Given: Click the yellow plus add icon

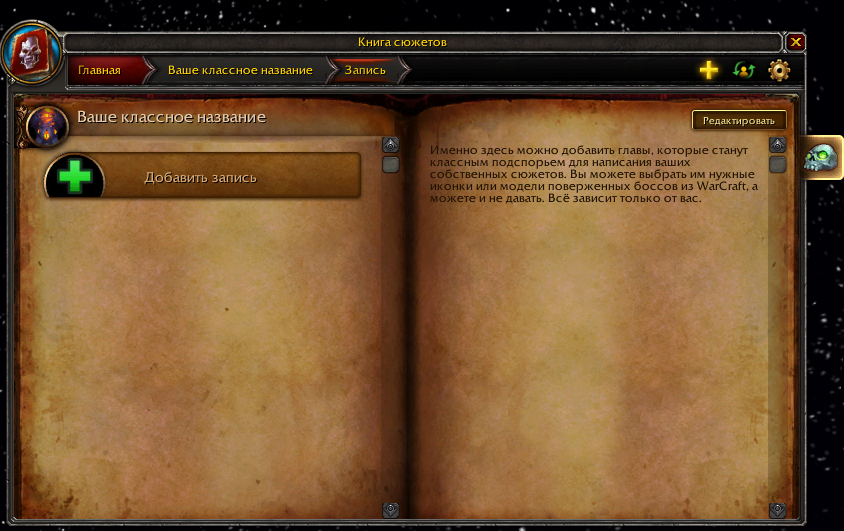Looking at the screenshot, I should click(708, 70).
